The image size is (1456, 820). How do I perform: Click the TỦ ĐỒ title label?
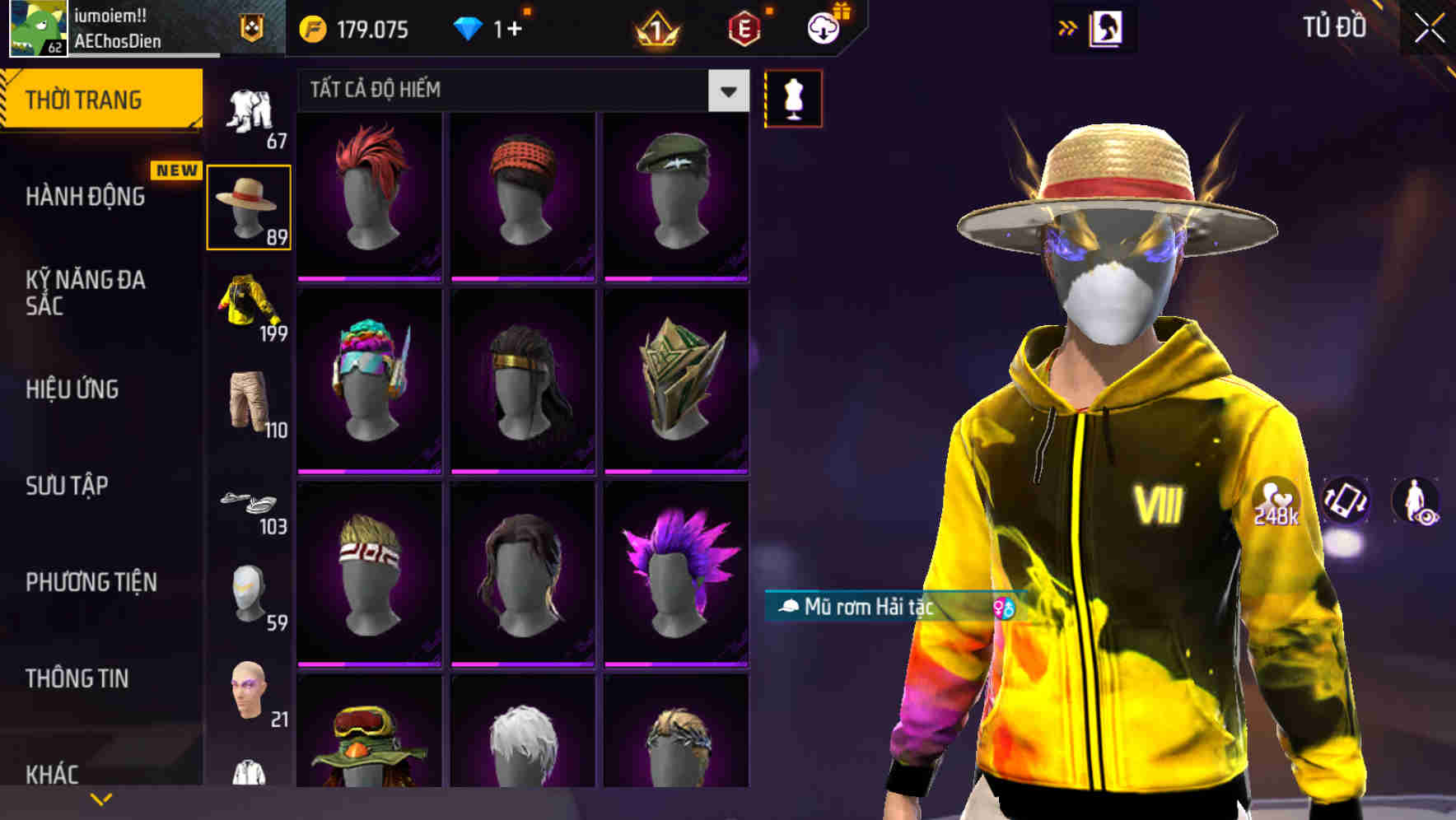1335,26
